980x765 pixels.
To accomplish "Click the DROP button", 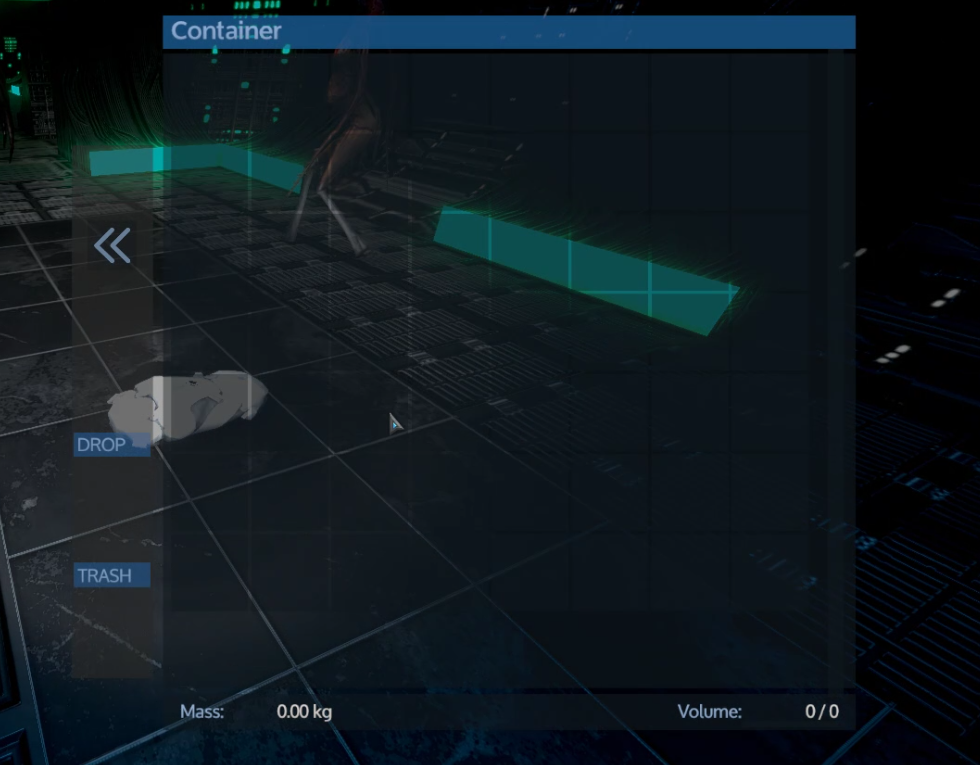I will 111,445.
